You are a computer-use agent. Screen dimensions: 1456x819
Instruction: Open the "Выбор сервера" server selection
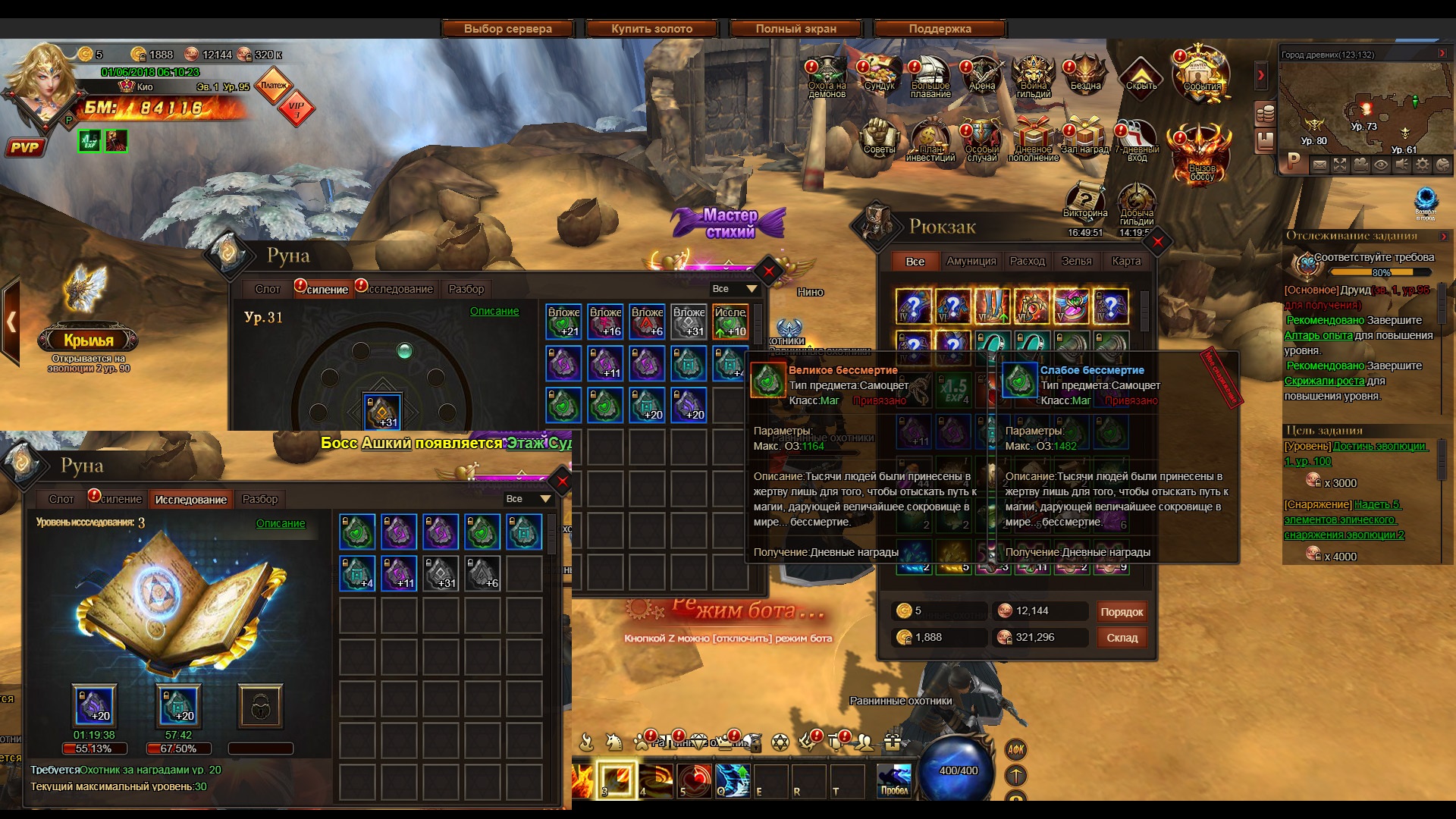pos(507,29)
